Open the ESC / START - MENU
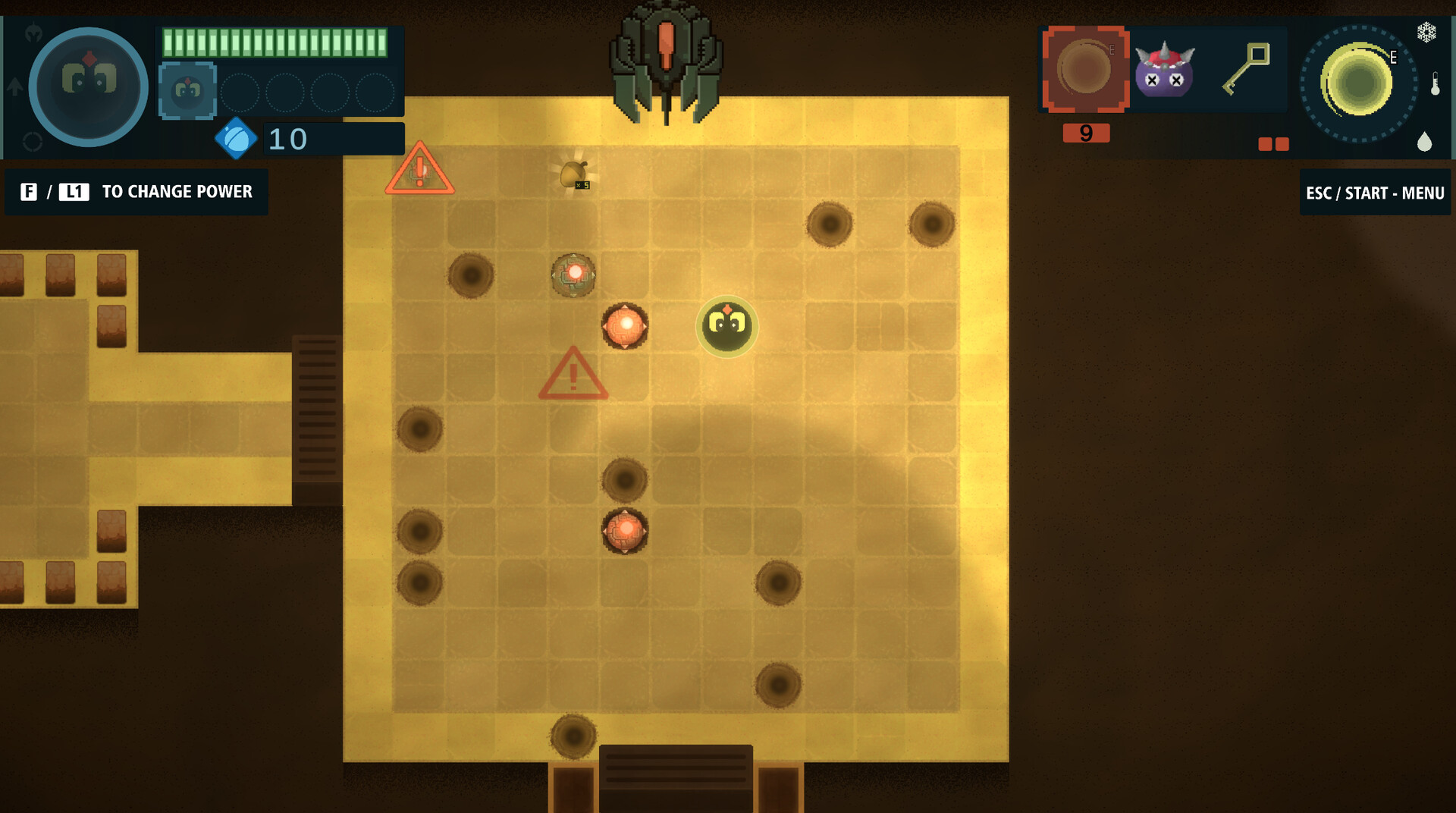Image resolution: width=1456 pixels, height=813 pixels. point(1375,192)
